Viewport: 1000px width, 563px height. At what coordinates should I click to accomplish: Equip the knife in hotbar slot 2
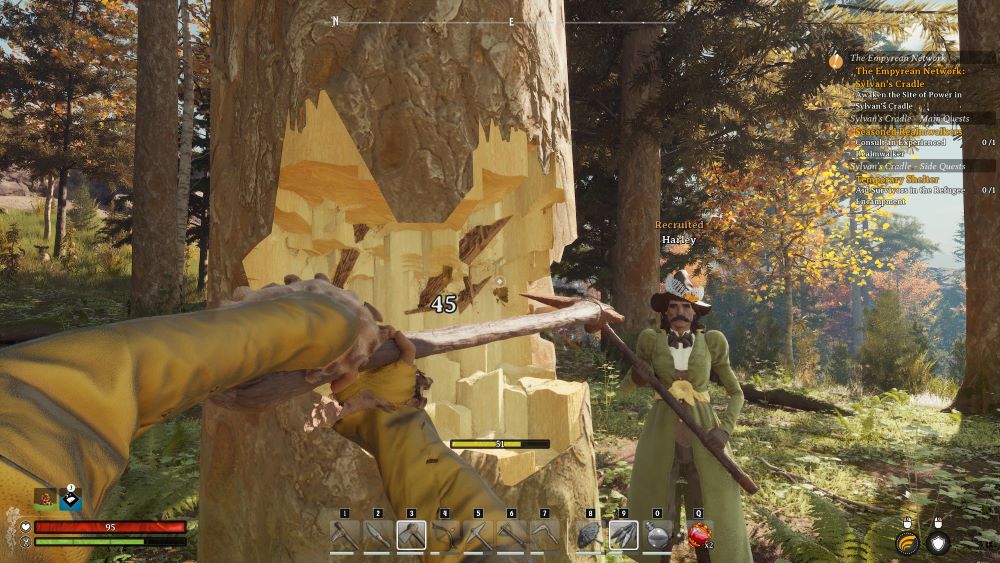pos(378,535)
